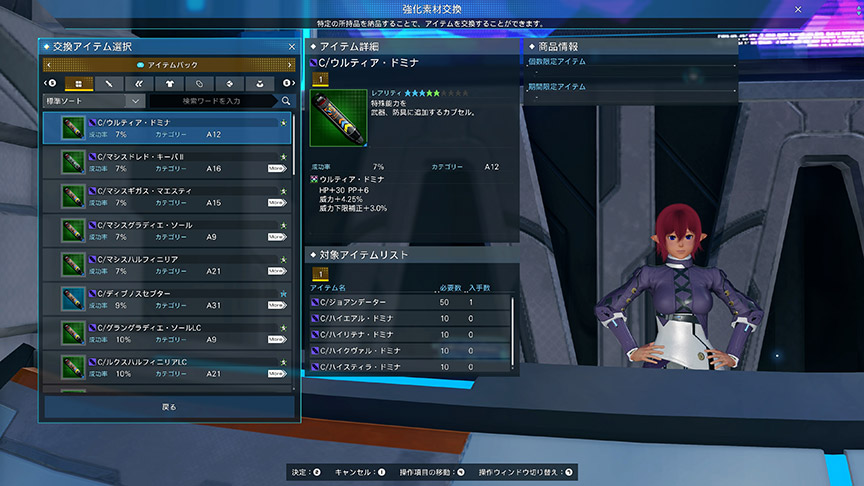Choose C/マシスドレド・キーパII from the list
Image resolution: width=864 pixels, height=486 pixels.
[165, 162]
